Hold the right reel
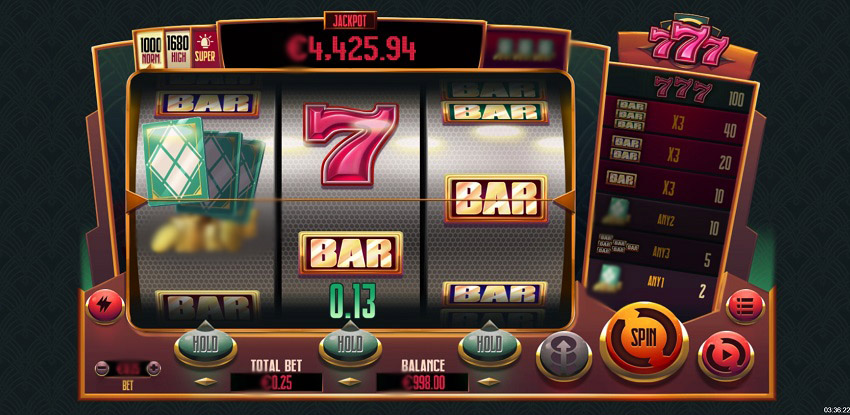 click(489, 345)
